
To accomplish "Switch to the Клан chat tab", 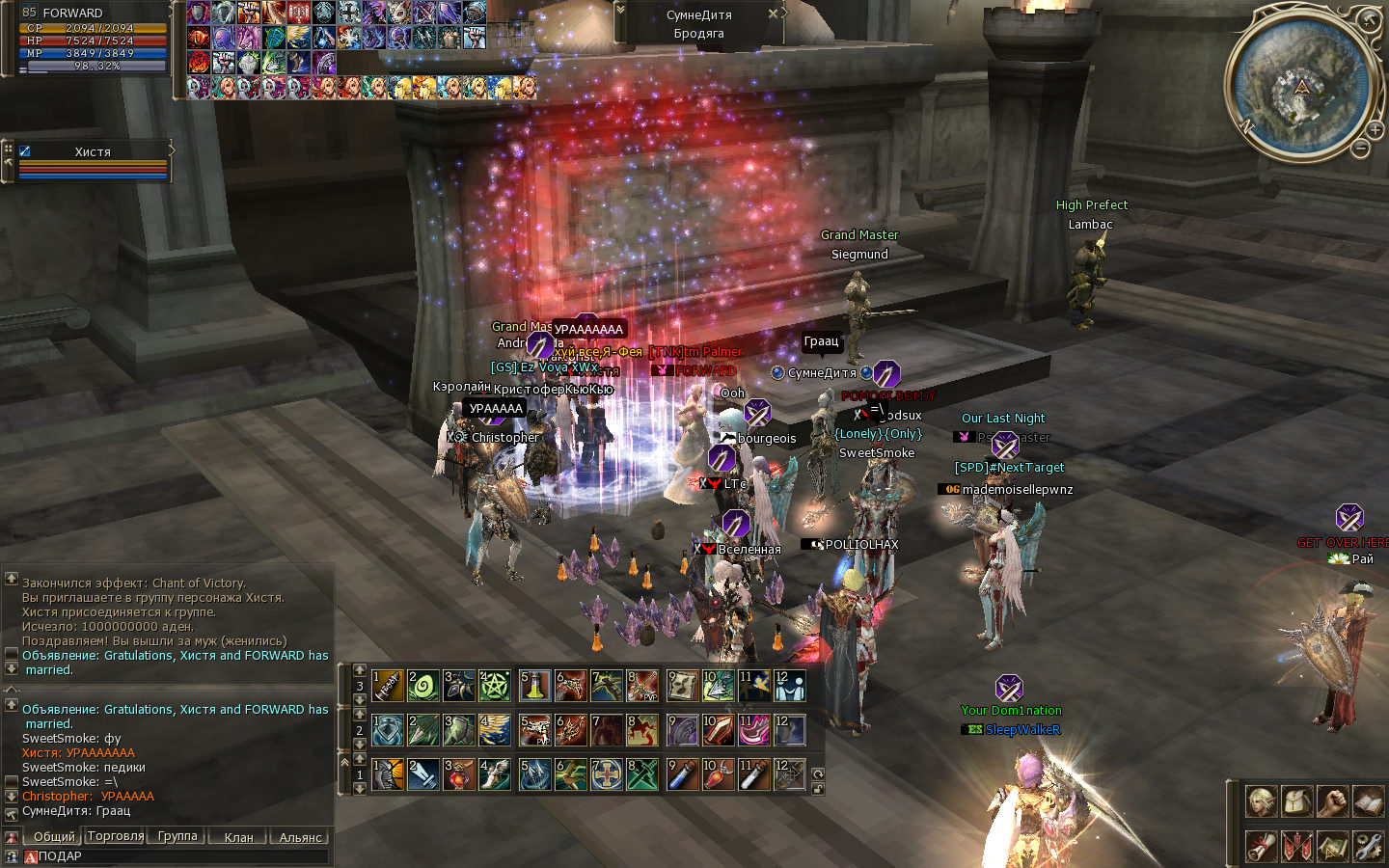I will point(238,837).
